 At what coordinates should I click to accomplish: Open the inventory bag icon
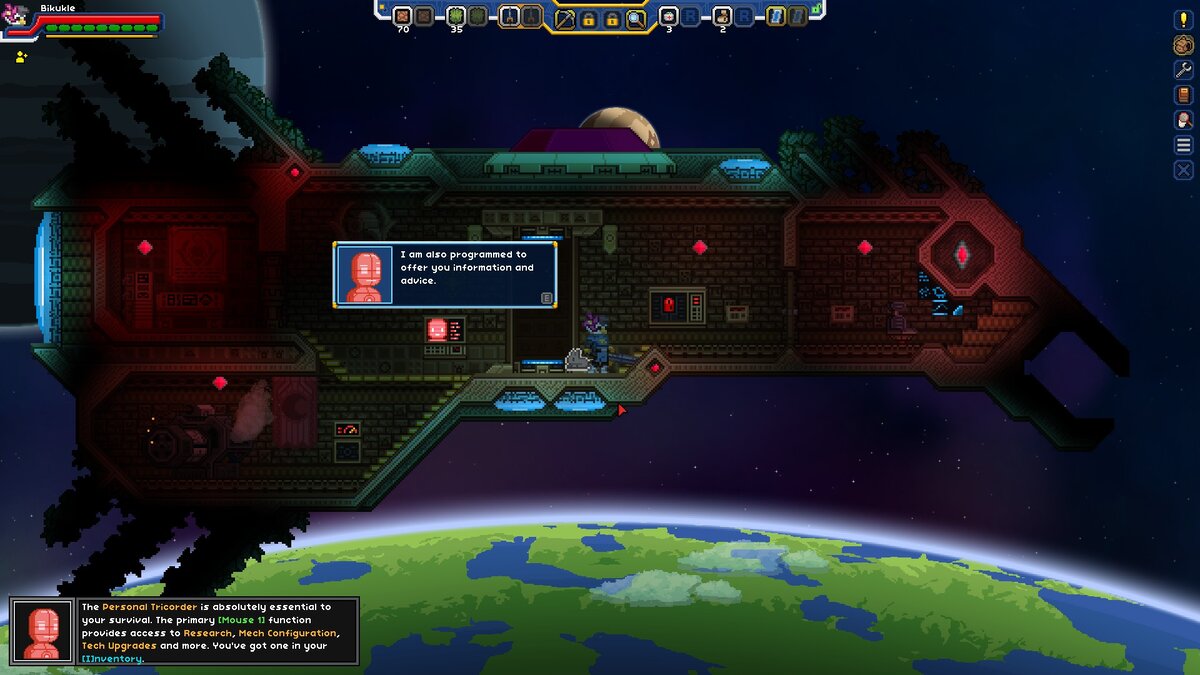point(1184,44)
